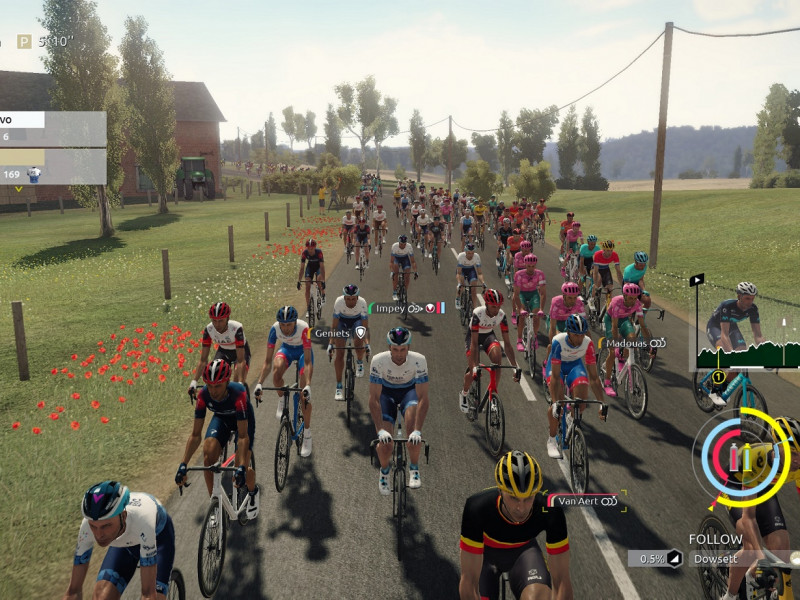Click the circular energy gauge
This screenshot has height=600, width=800.
(x=743, y=456)
